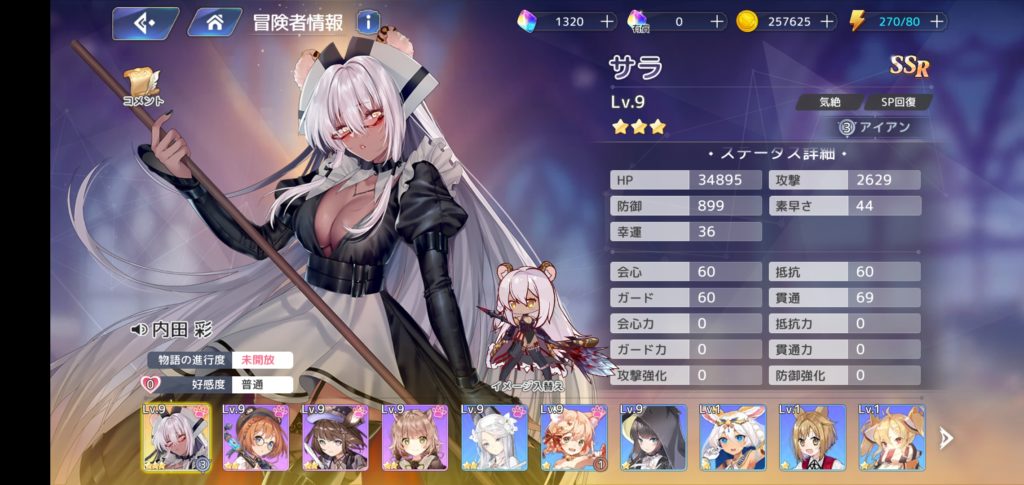Swap the image via イメージ入替え chibi
The height and width of the screenshot is (485, 1024).
[529, 330]
